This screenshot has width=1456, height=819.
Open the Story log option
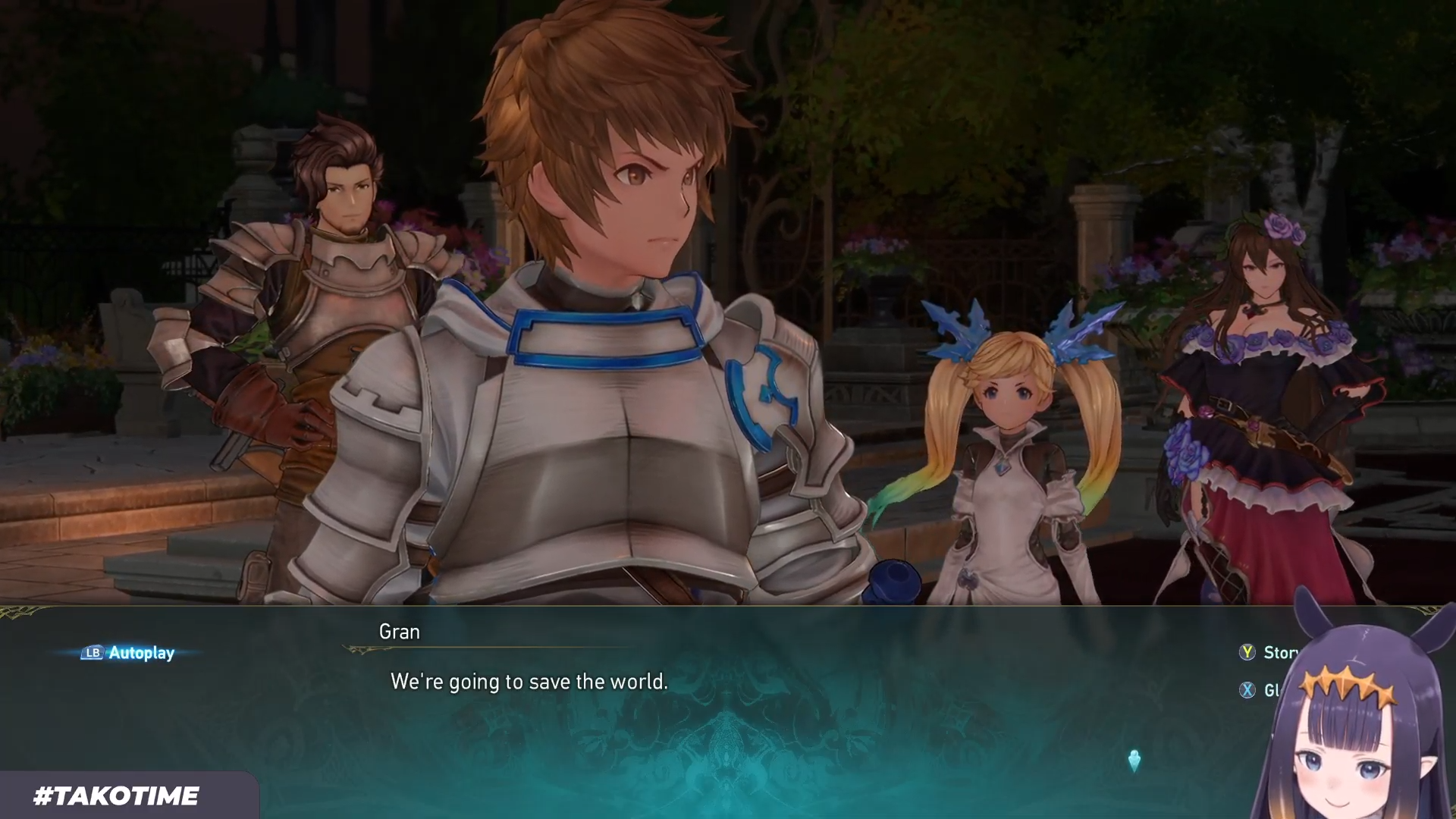coord(1270,653)
